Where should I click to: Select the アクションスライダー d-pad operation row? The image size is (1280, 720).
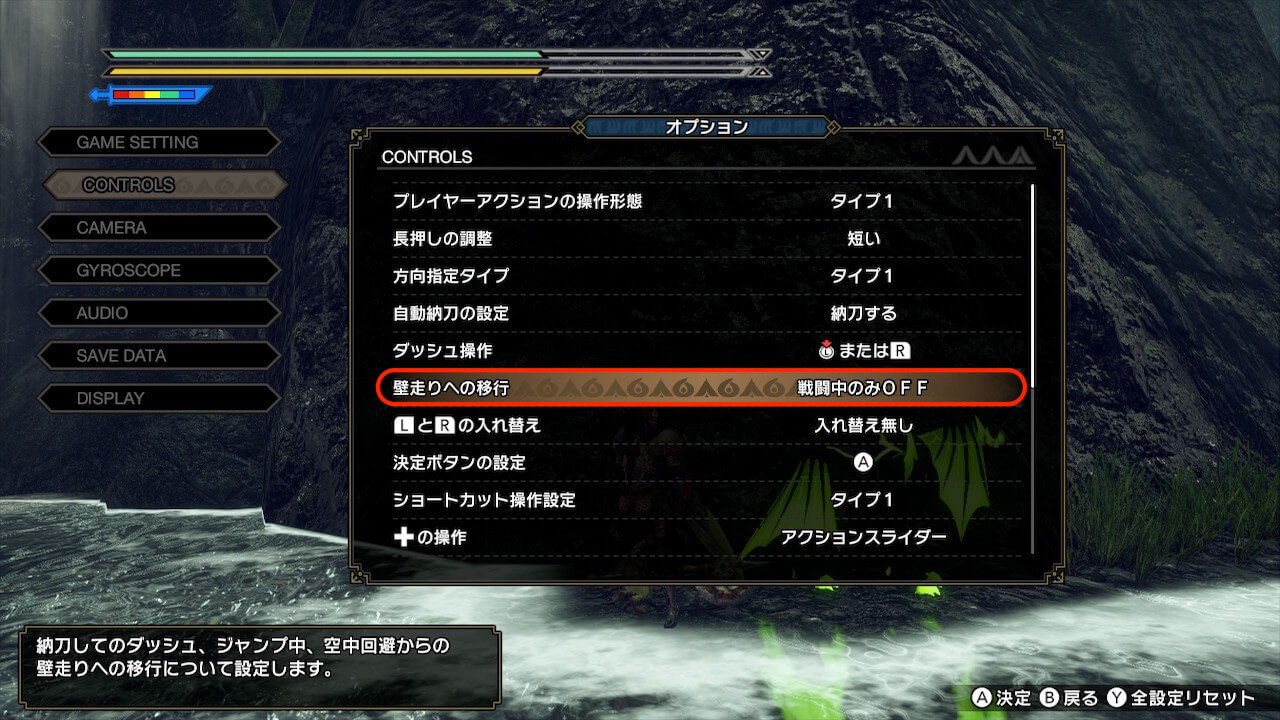700,537
